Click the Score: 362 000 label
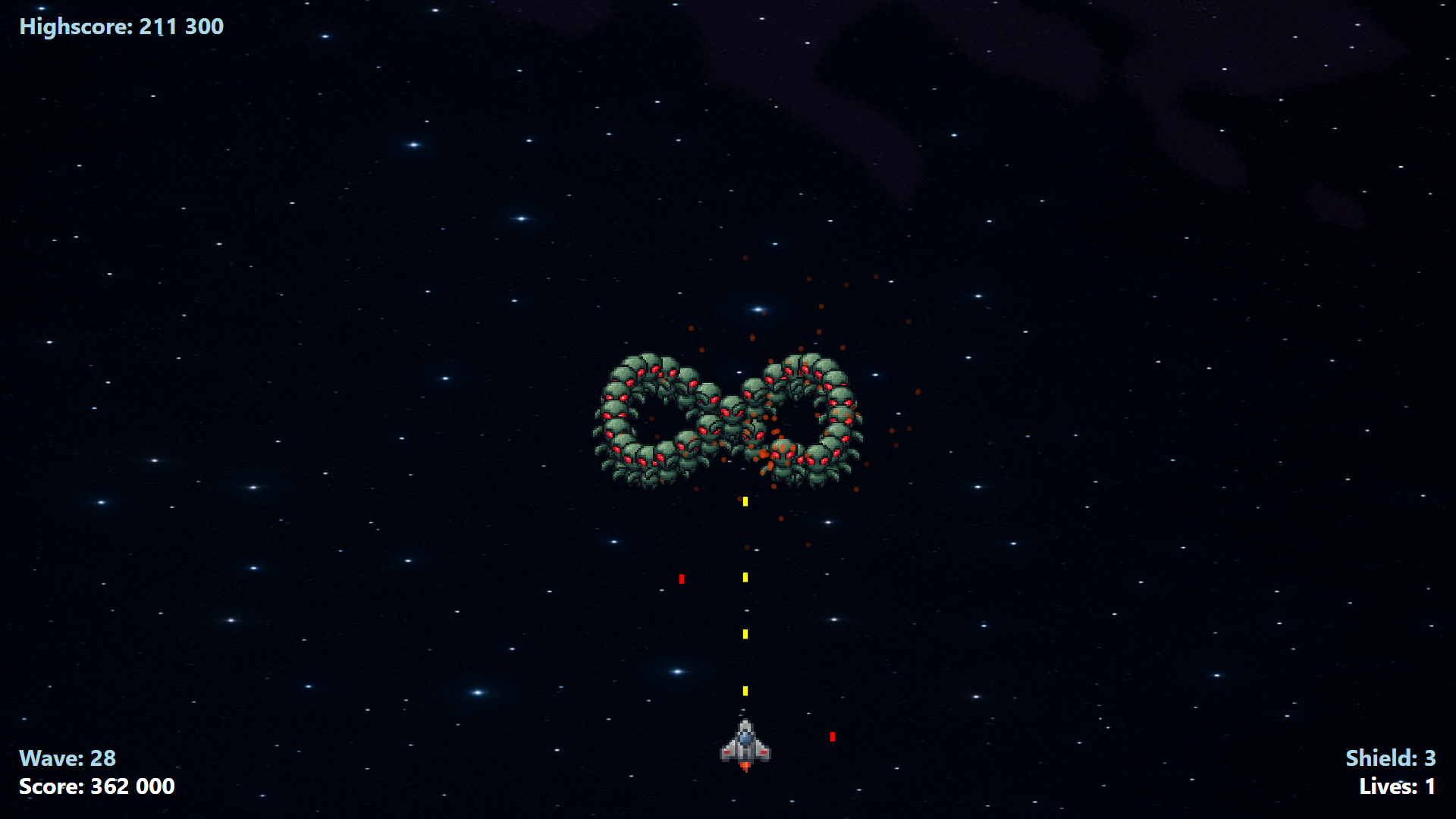Screen dimensions: 1456x819 click(x=97, y=786)
